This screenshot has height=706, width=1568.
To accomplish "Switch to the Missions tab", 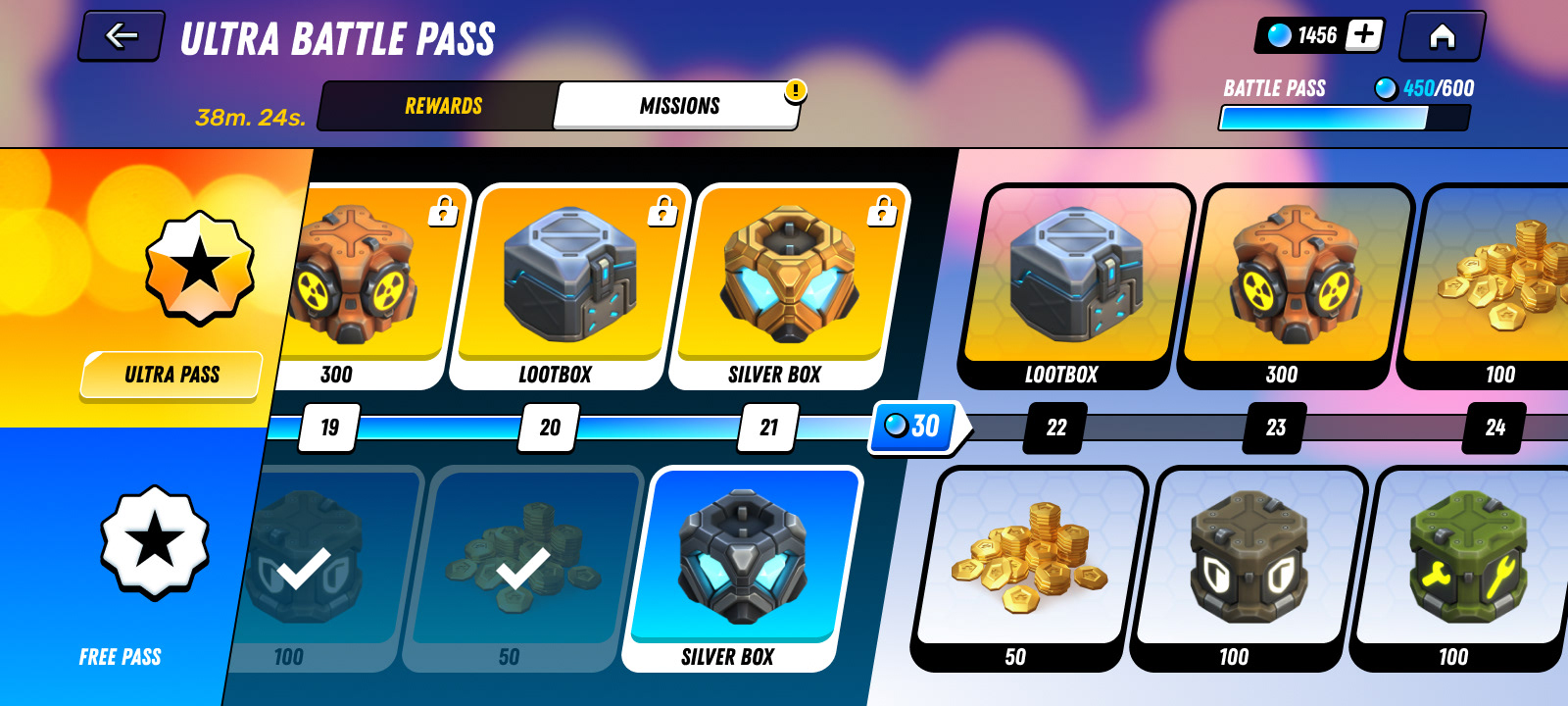I will click(678, 106).
